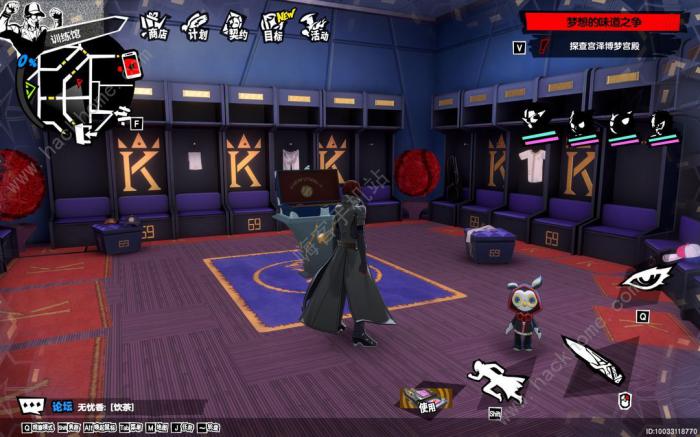Open the 目标 goals menu marked NEW
This screenshot has height=437, width=700.
pyautogui.click(x=272, y=26)
